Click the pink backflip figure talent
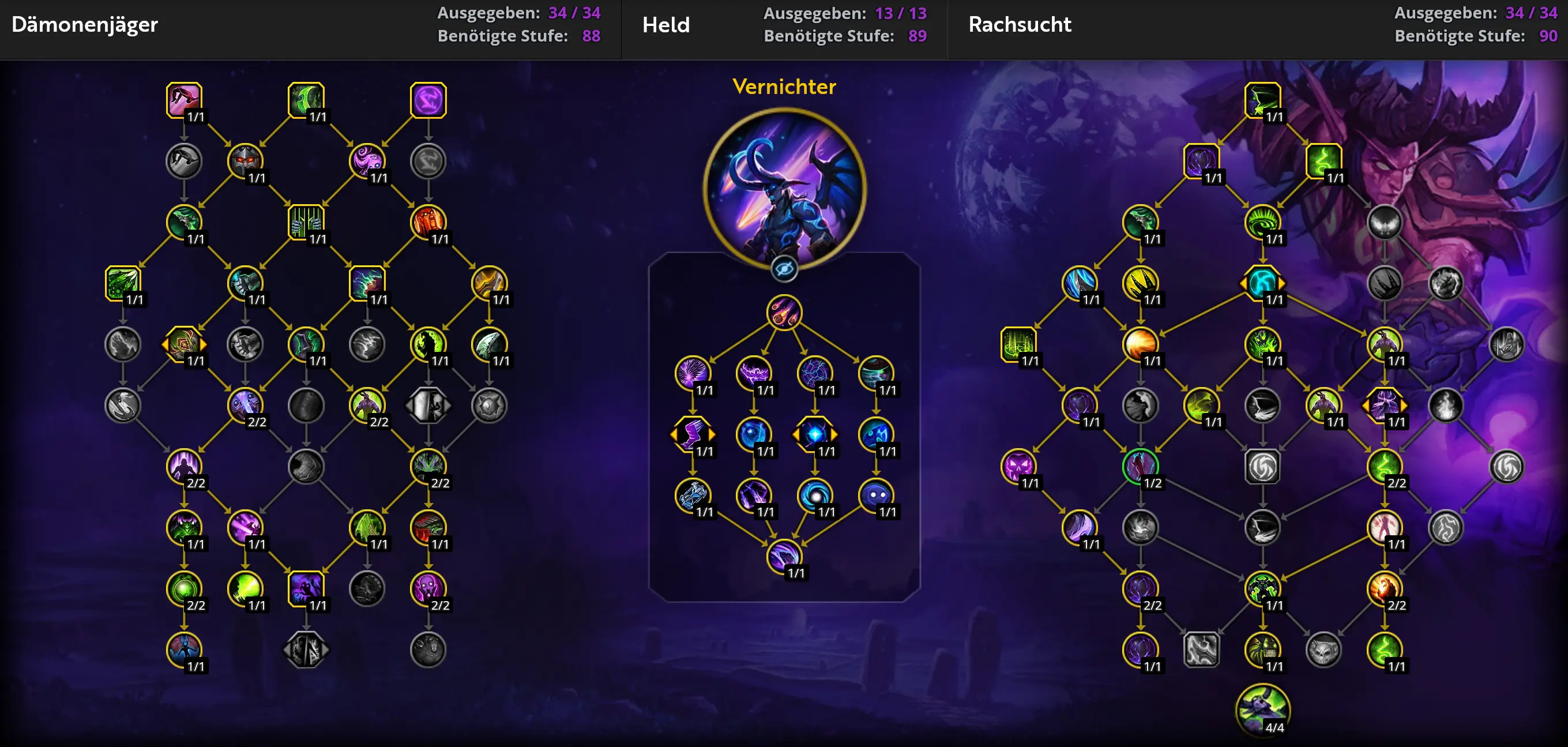Image resolution: width=1568 pixels, height=747 pixels. coord(183,100)
